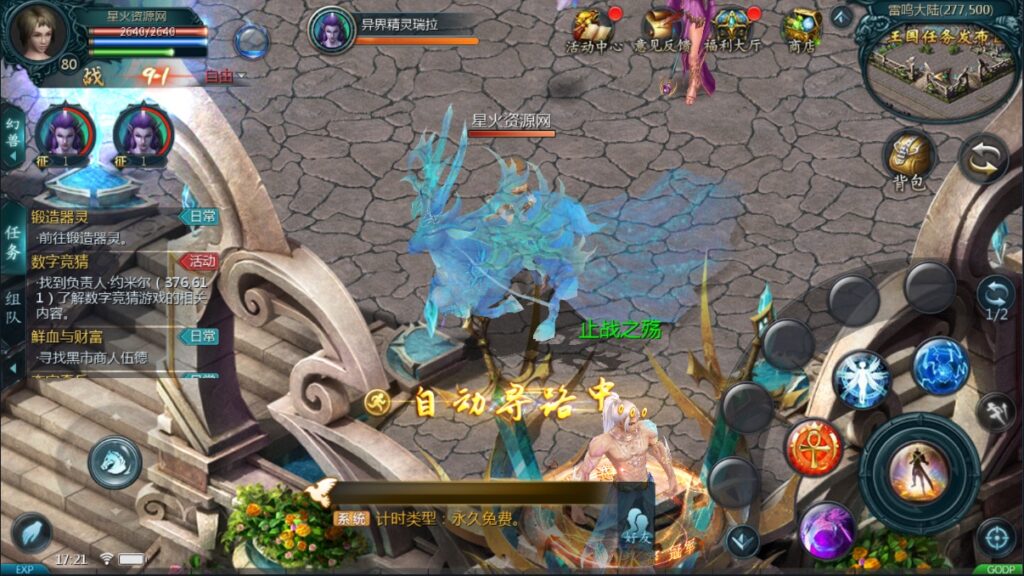Select the 锻造器灵 daily quest

[x=110, y=226]
